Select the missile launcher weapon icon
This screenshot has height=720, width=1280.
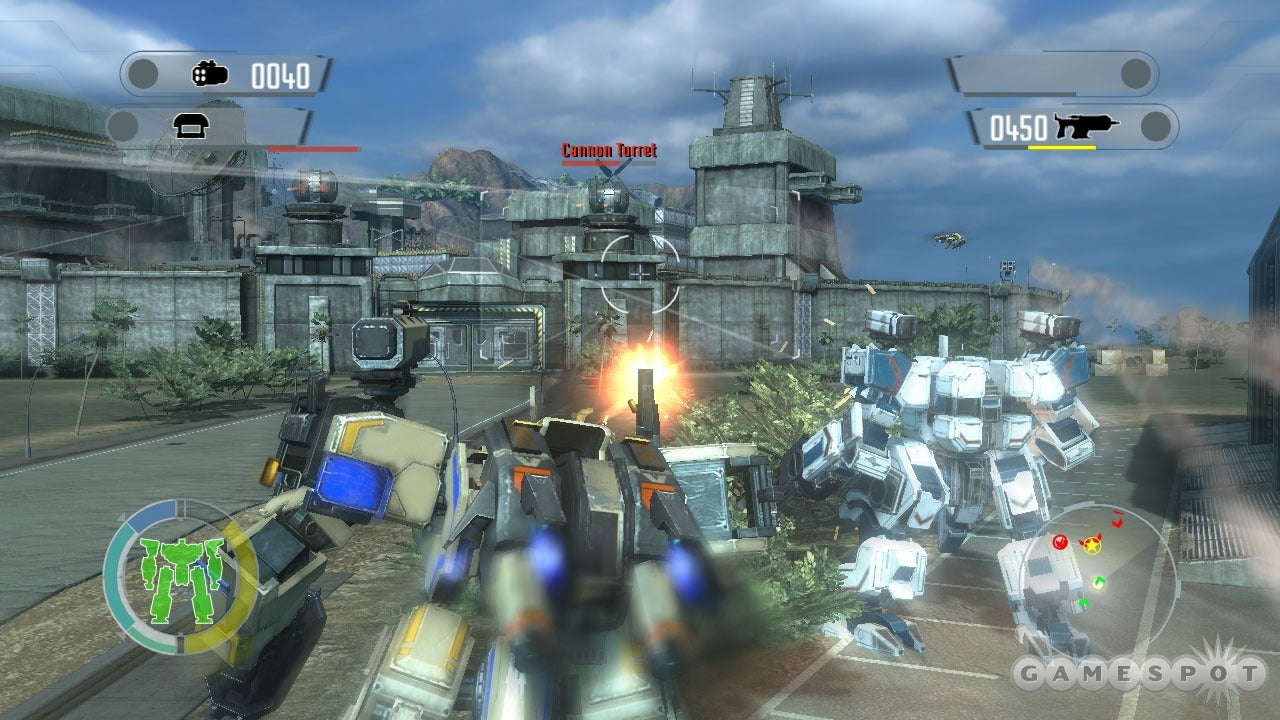click(x=211, y=74)
